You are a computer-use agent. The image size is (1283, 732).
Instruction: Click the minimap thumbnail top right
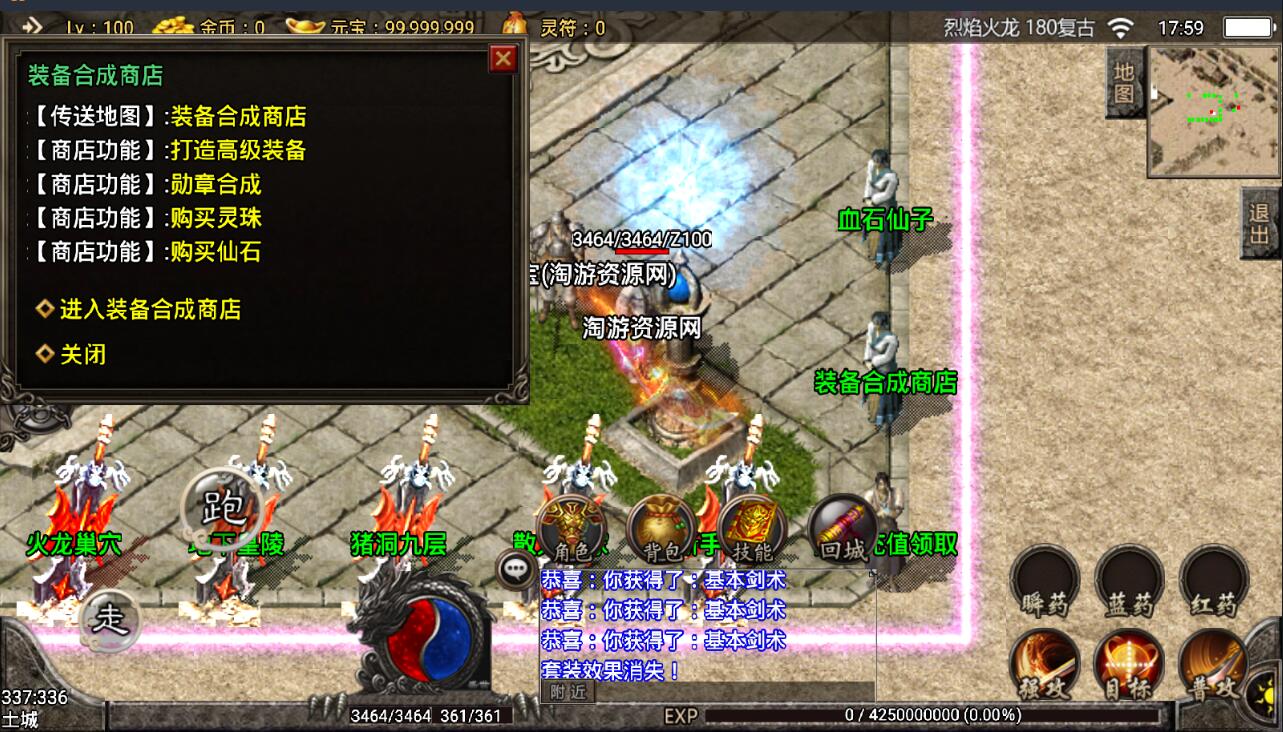1211,110
